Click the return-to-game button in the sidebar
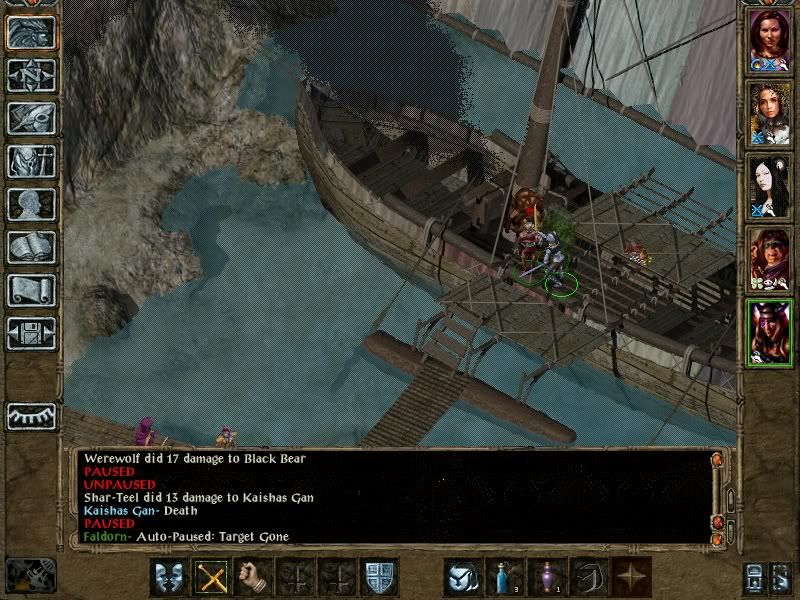Screen dimensions: 800x600 [x=31, y=32]
